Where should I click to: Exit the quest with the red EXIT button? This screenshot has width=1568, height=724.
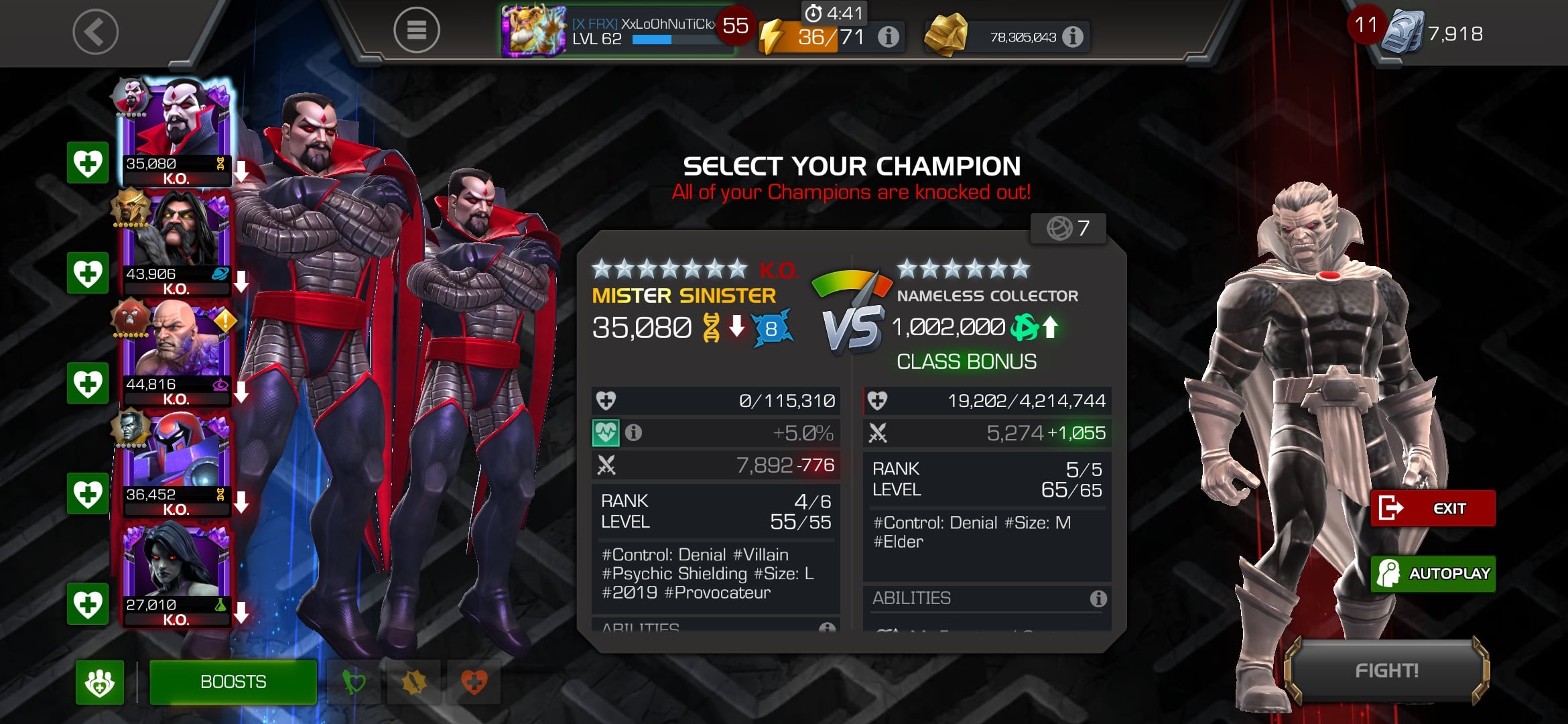coord(1433,508)
